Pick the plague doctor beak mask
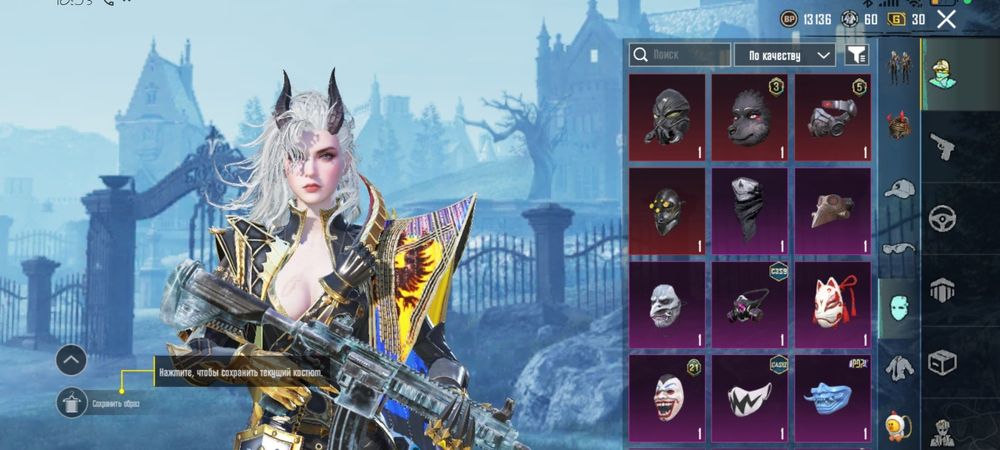The image size is (1000, 450). 831,210
